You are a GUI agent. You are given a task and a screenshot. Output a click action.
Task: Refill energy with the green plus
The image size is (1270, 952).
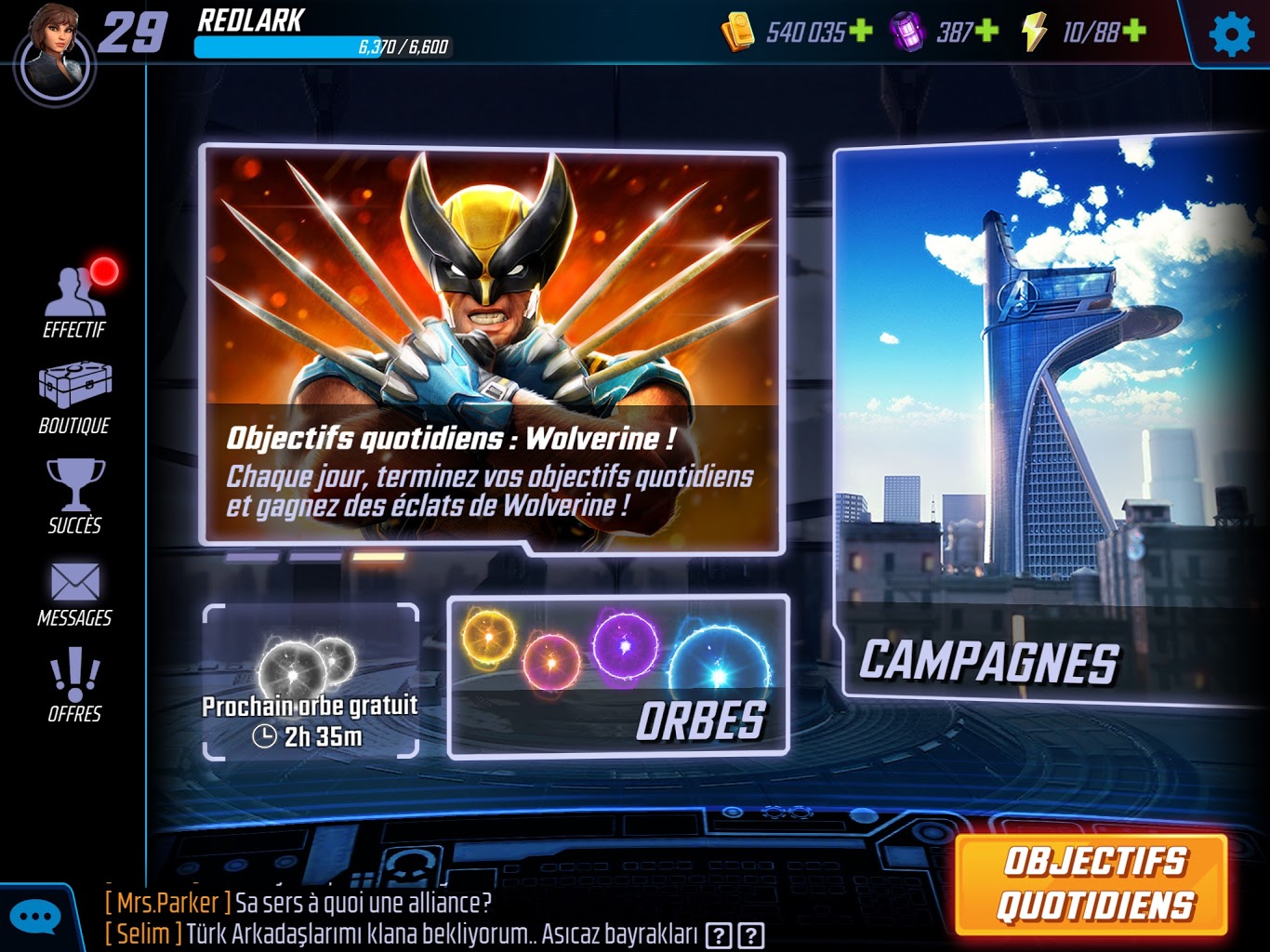(1134, 32)
